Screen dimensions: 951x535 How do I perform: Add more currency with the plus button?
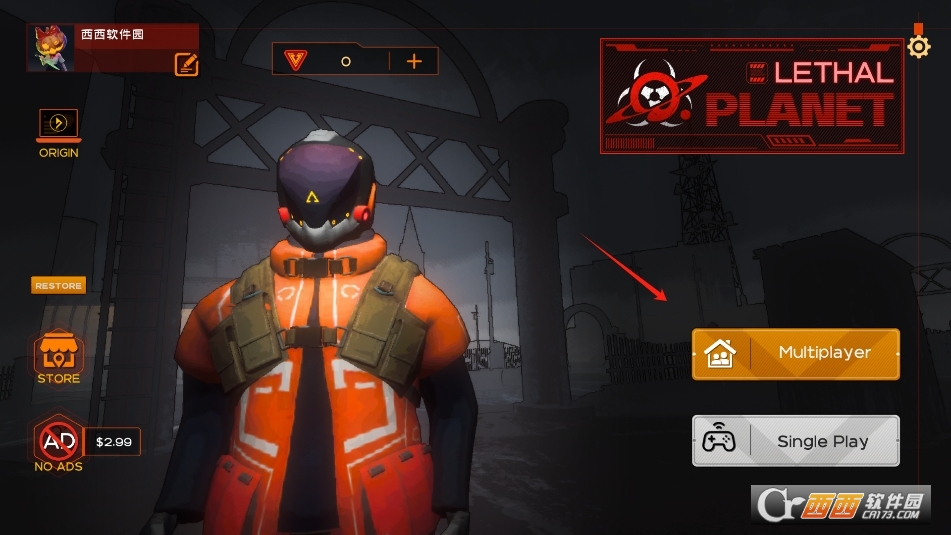(x=414, y=61)
